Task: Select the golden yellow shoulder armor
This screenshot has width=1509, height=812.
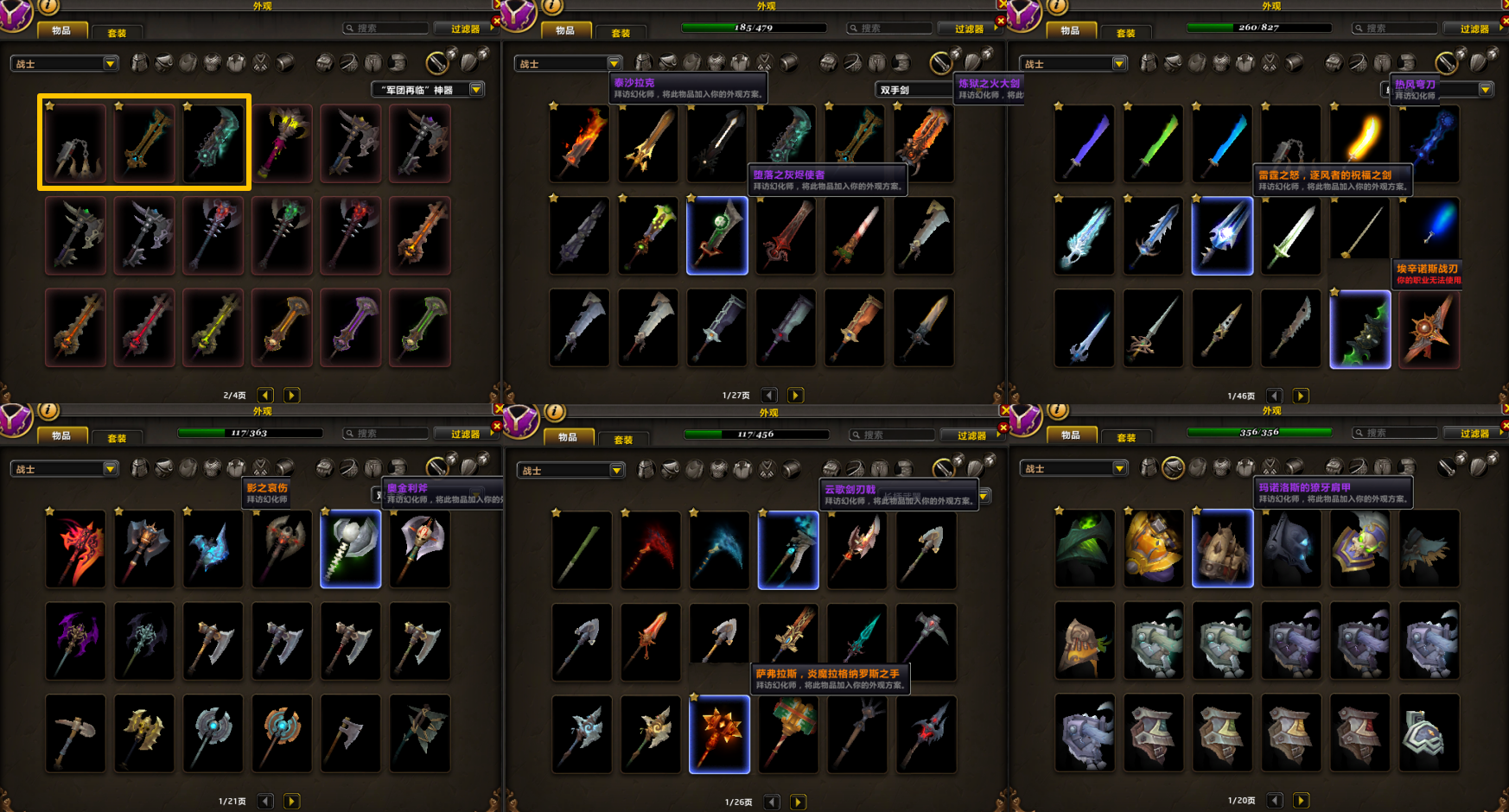Action: (x=1154, y=549)
